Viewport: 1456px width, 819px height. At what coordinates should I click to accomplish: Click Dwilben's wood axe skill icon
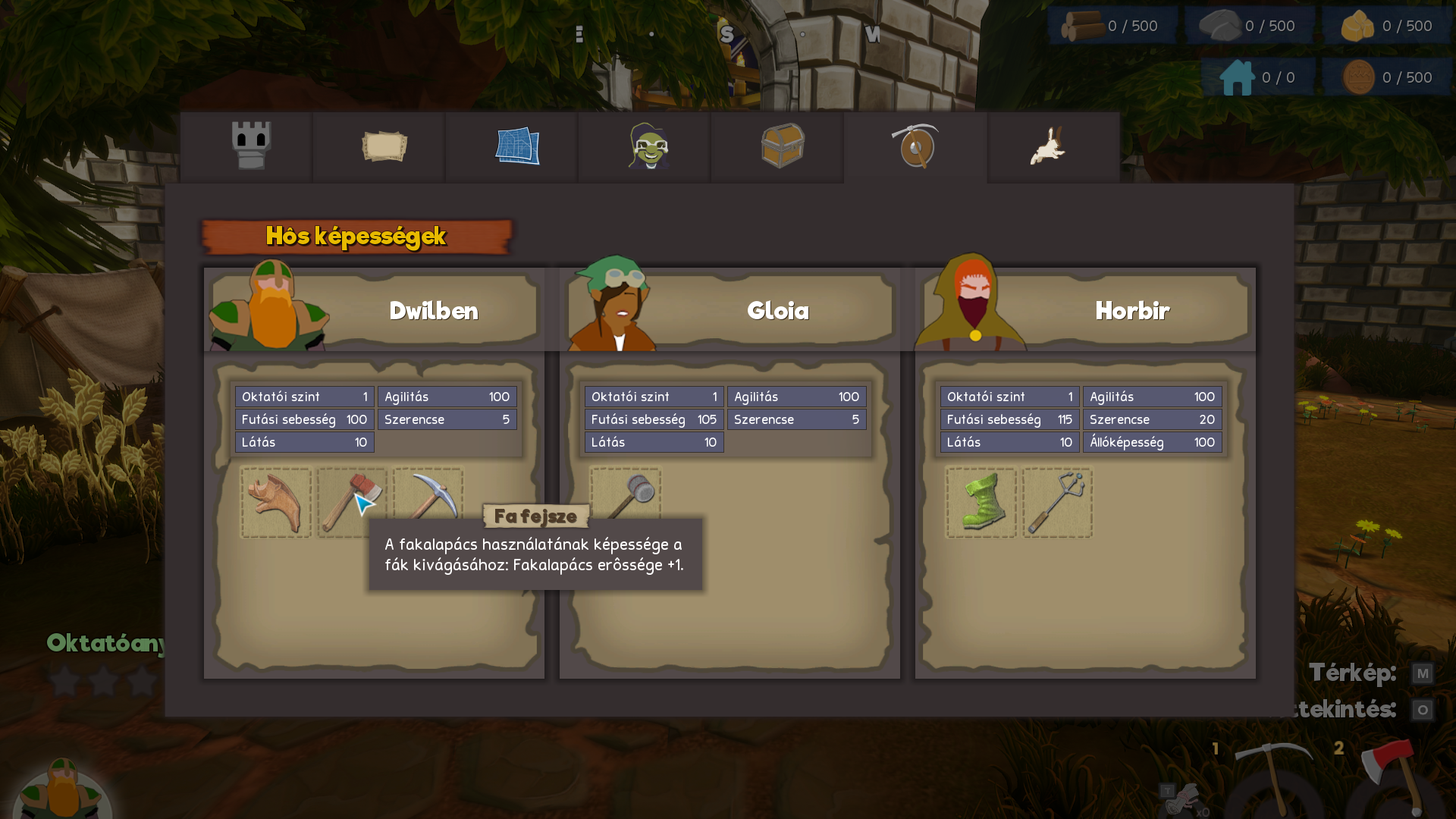coord(350,503)
